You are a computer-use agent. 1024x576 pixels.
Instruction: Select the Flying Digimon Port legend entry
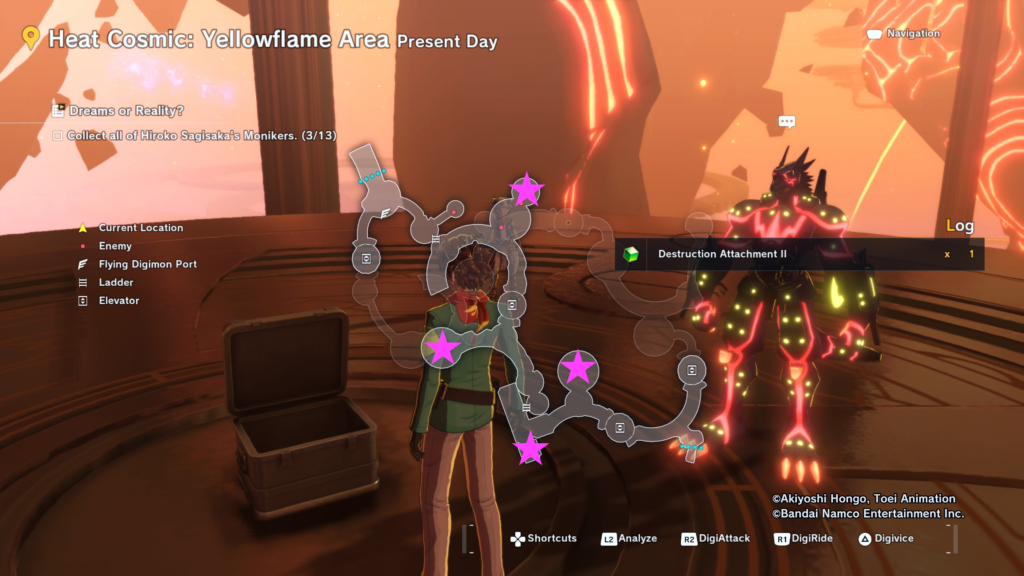pyautogui.click(x=147, y=265)
